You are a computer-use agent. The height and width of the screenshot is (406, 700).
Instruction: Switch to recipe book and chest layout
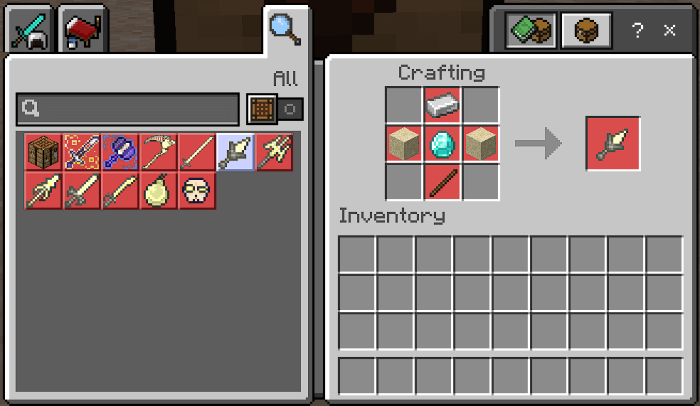(x=530, y=31)
